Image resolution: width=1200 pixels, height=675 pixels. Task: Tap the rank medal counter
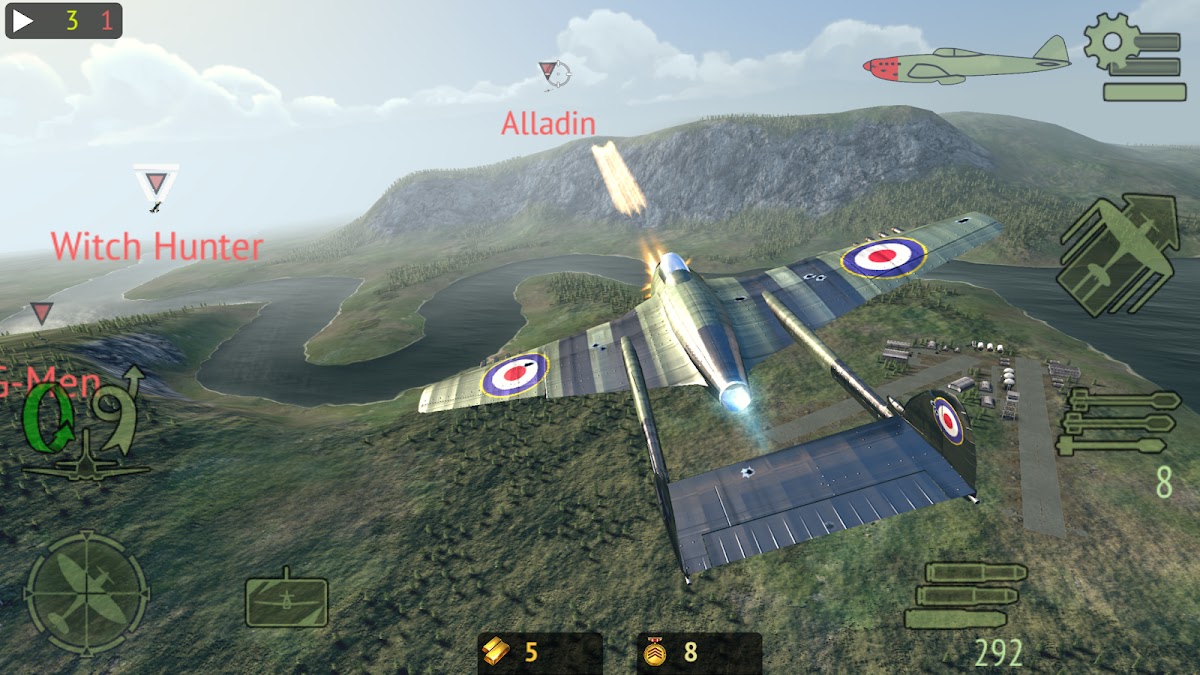click(698, 653)
